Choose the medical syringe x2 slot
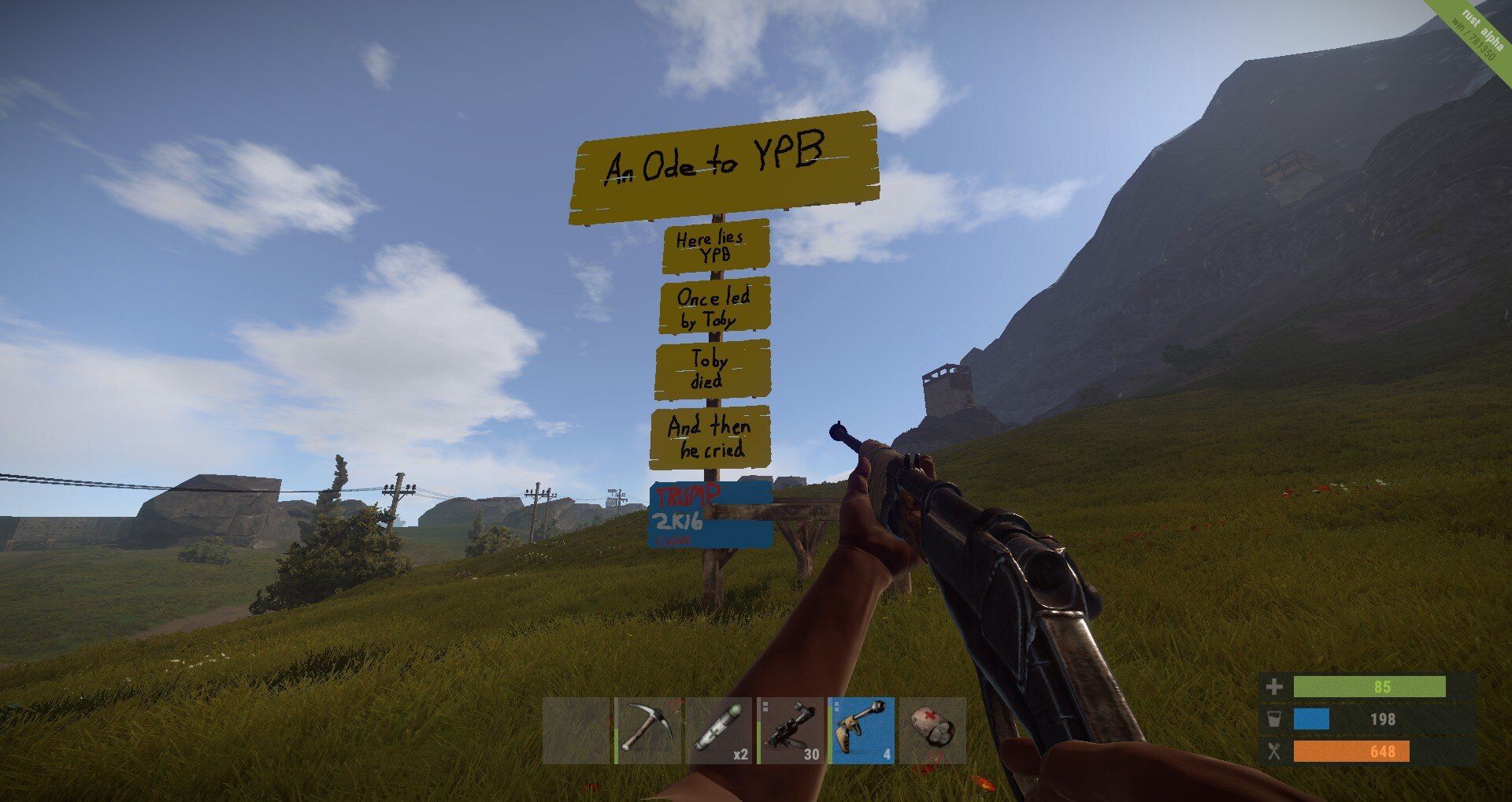The image size is (1512, 802). 719,730
